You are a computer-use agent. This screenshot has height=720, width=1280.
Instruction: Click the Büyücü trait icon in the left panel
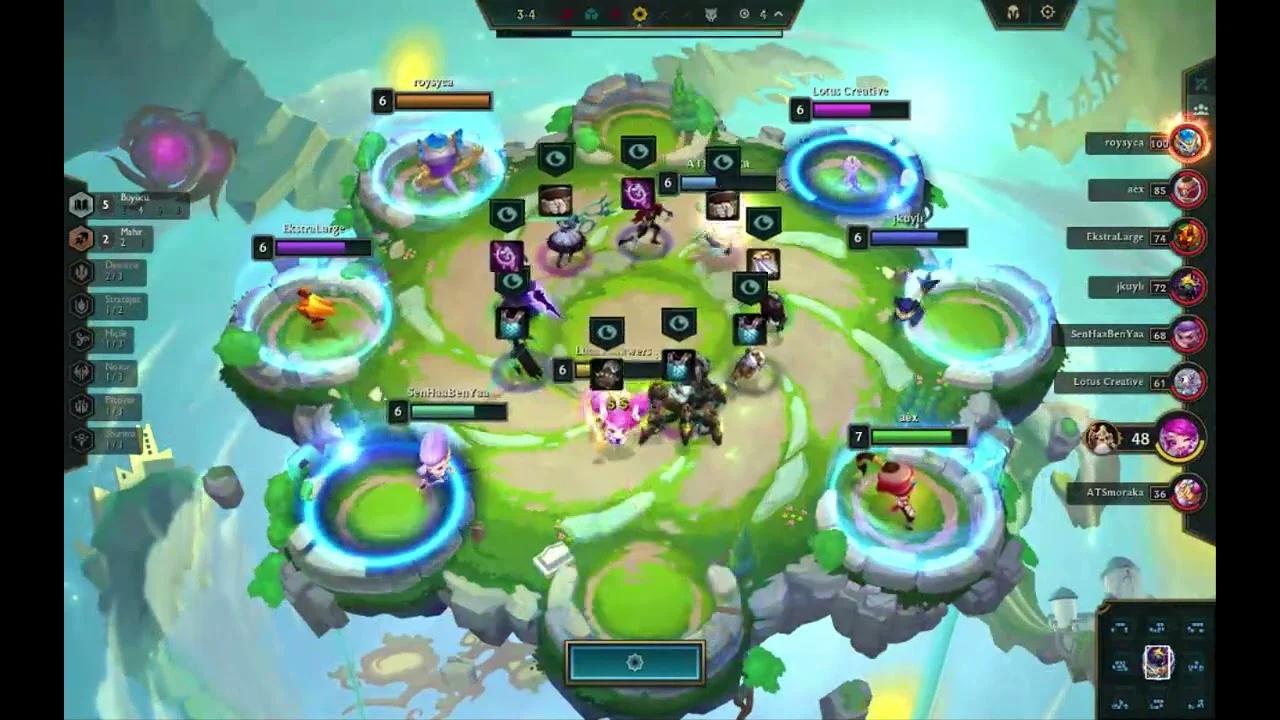(82, 203)
